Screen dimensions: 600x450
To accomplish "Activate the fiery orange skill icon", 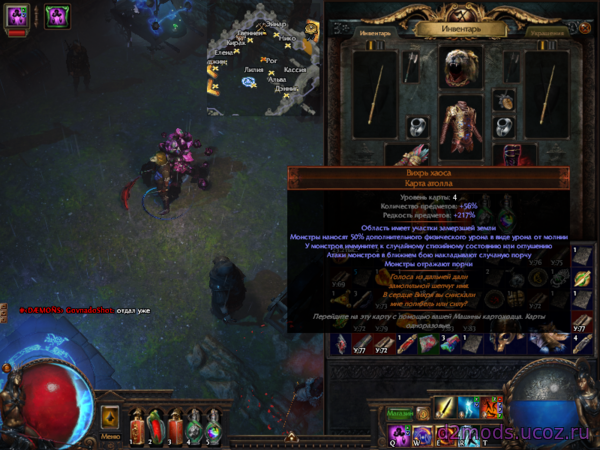I will coord(490,408).
